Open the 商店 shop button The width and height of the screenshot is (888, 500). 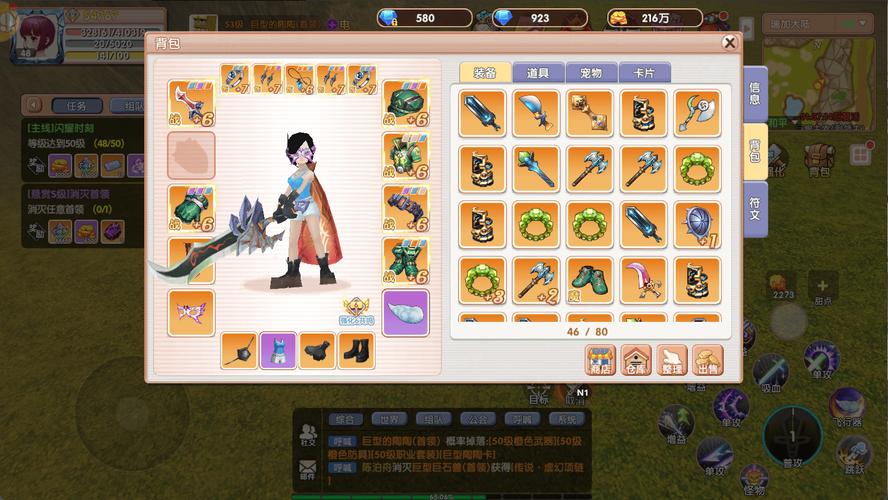pyautogui.click(x=600, y=360)
